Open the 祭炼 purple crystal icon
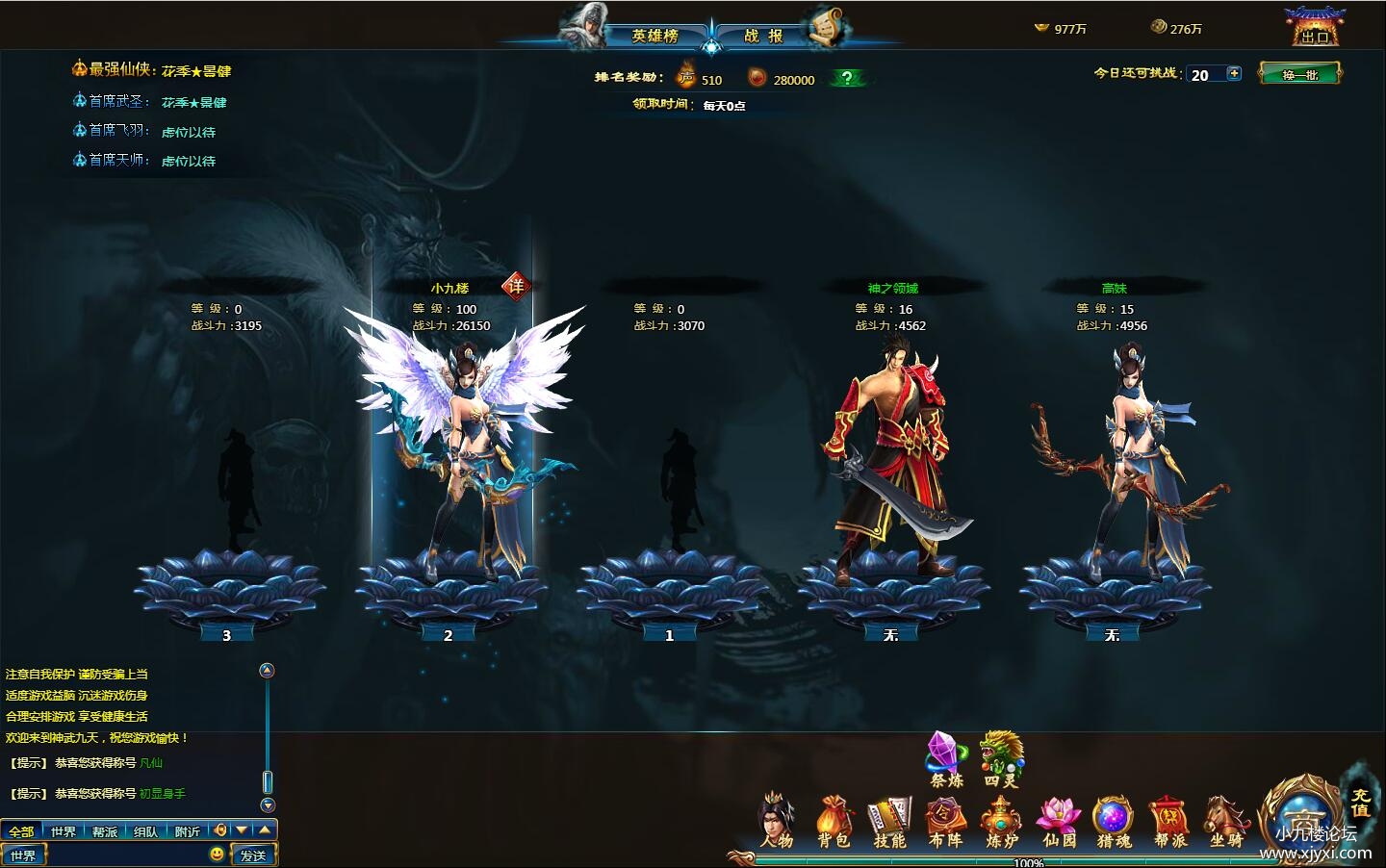 click(x=946, y=759)
